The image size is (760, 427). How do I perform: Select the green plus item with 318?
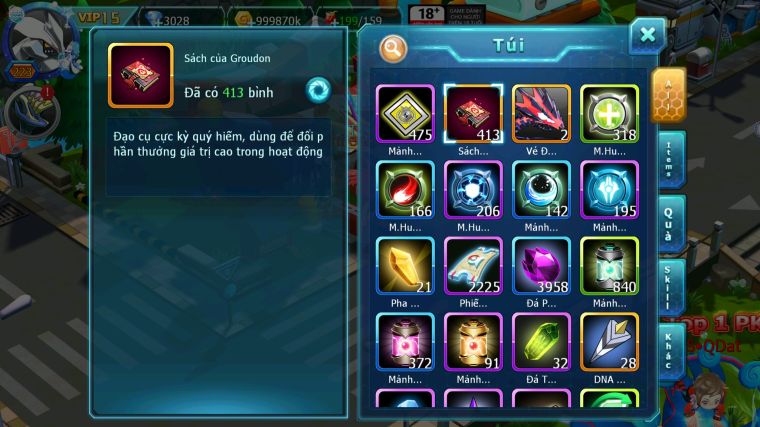click(609, 114)
